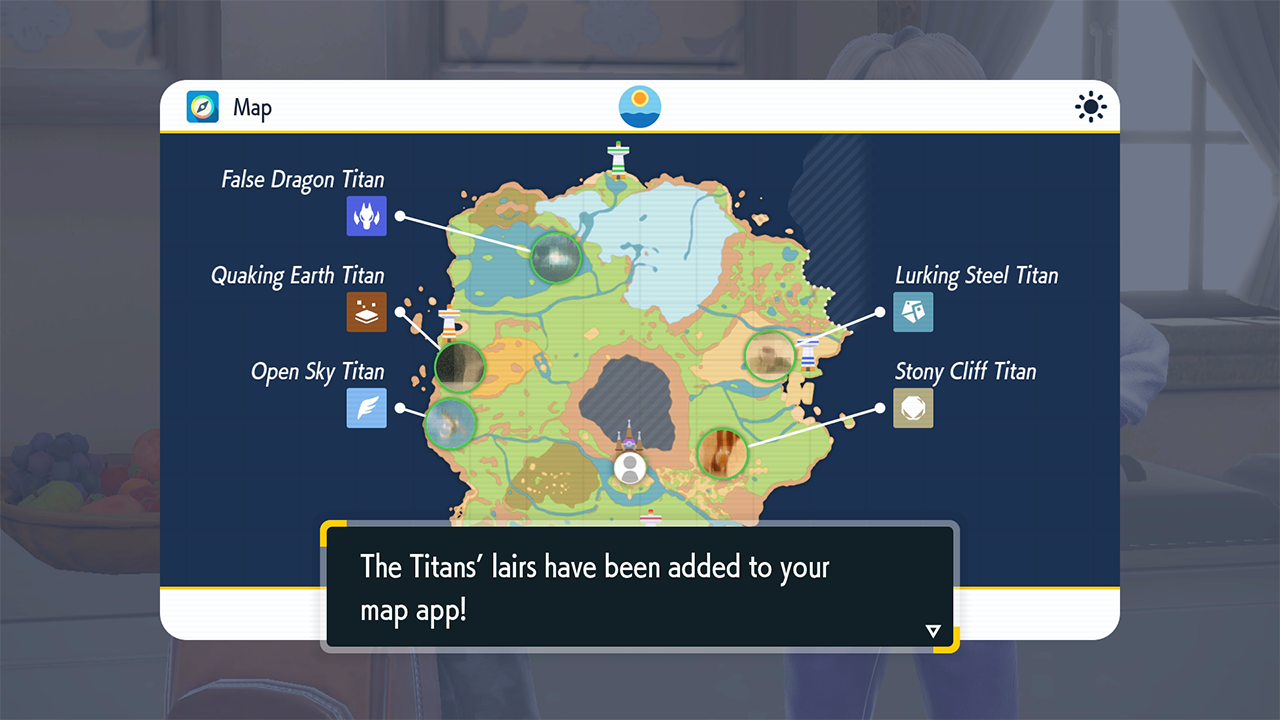Click the Map app compass icon
This screenshot has width=1280, height=720.
pos(203,107)
